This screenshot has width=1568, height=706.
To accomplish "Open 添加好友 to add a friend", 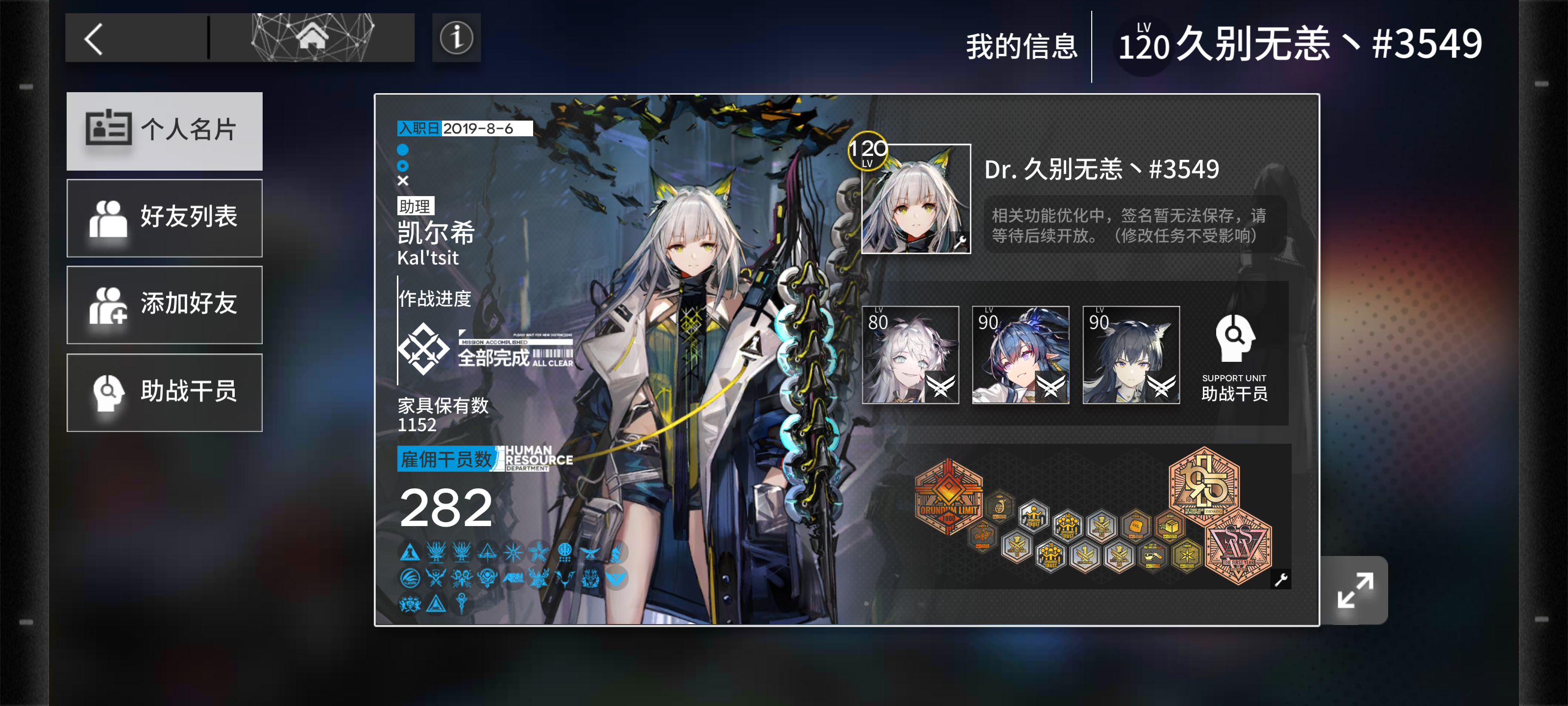I will point(164,305).
